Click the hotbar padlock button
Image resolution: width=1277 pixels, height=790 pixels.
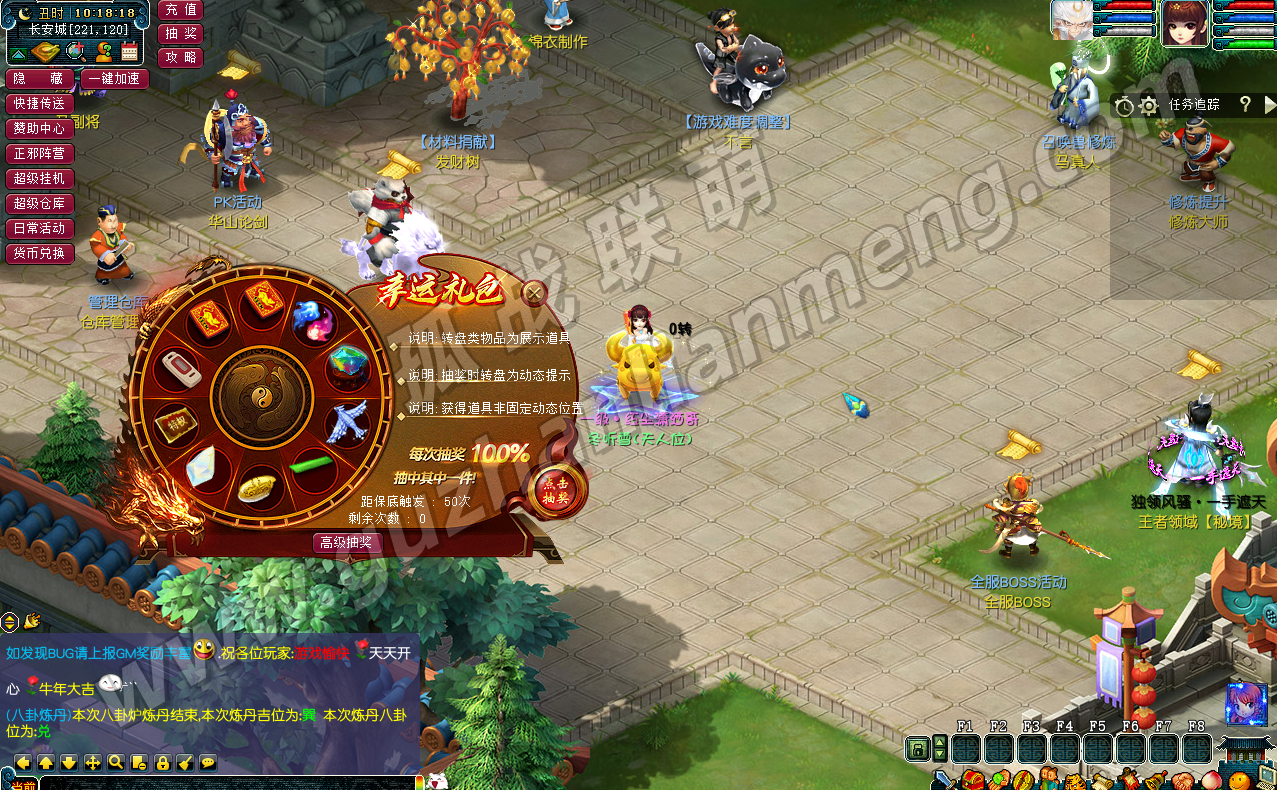(x=916, y=748)
